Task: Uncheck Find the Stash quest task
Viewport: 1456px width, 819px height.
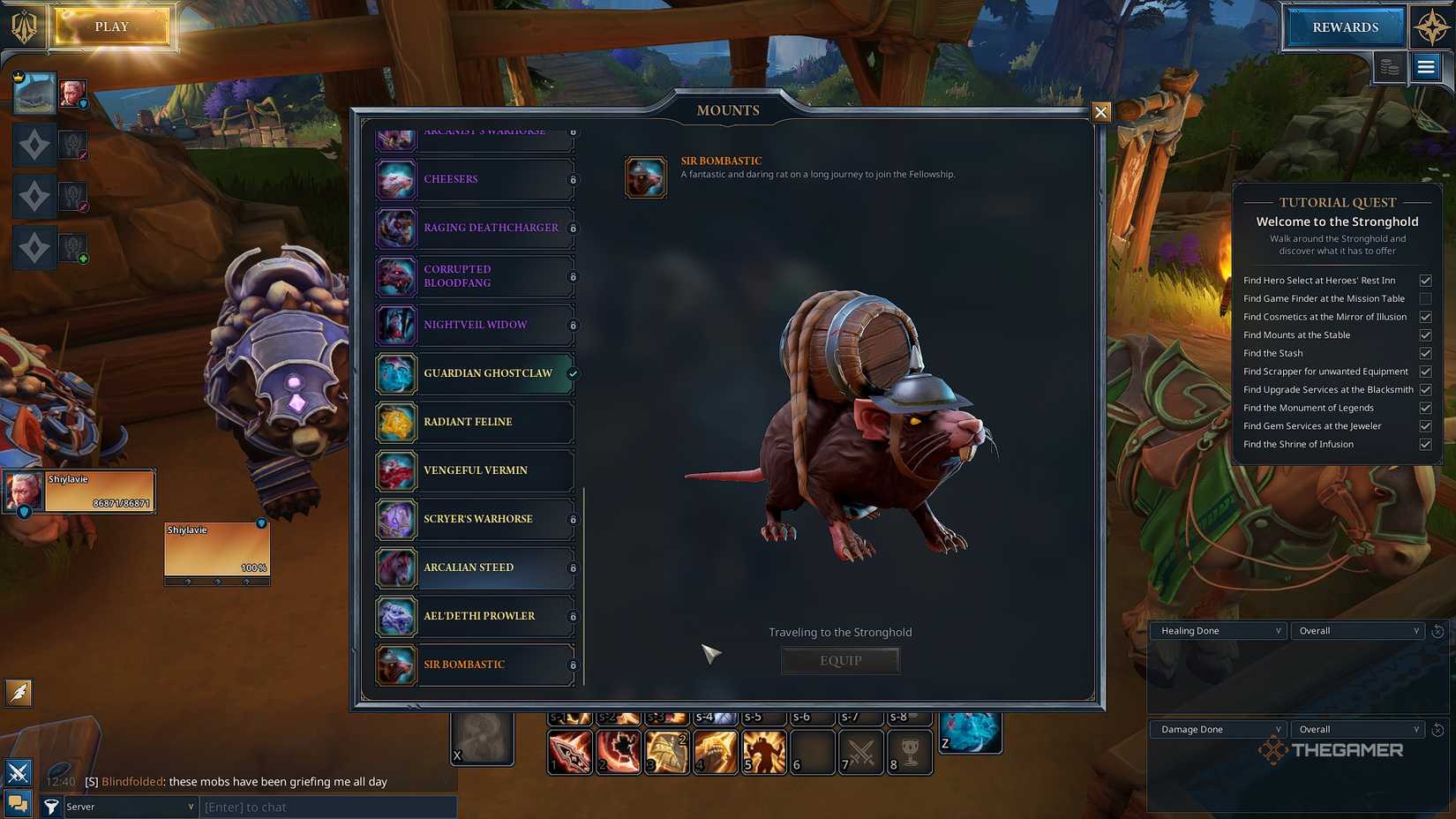Action: coord(1426,353)
